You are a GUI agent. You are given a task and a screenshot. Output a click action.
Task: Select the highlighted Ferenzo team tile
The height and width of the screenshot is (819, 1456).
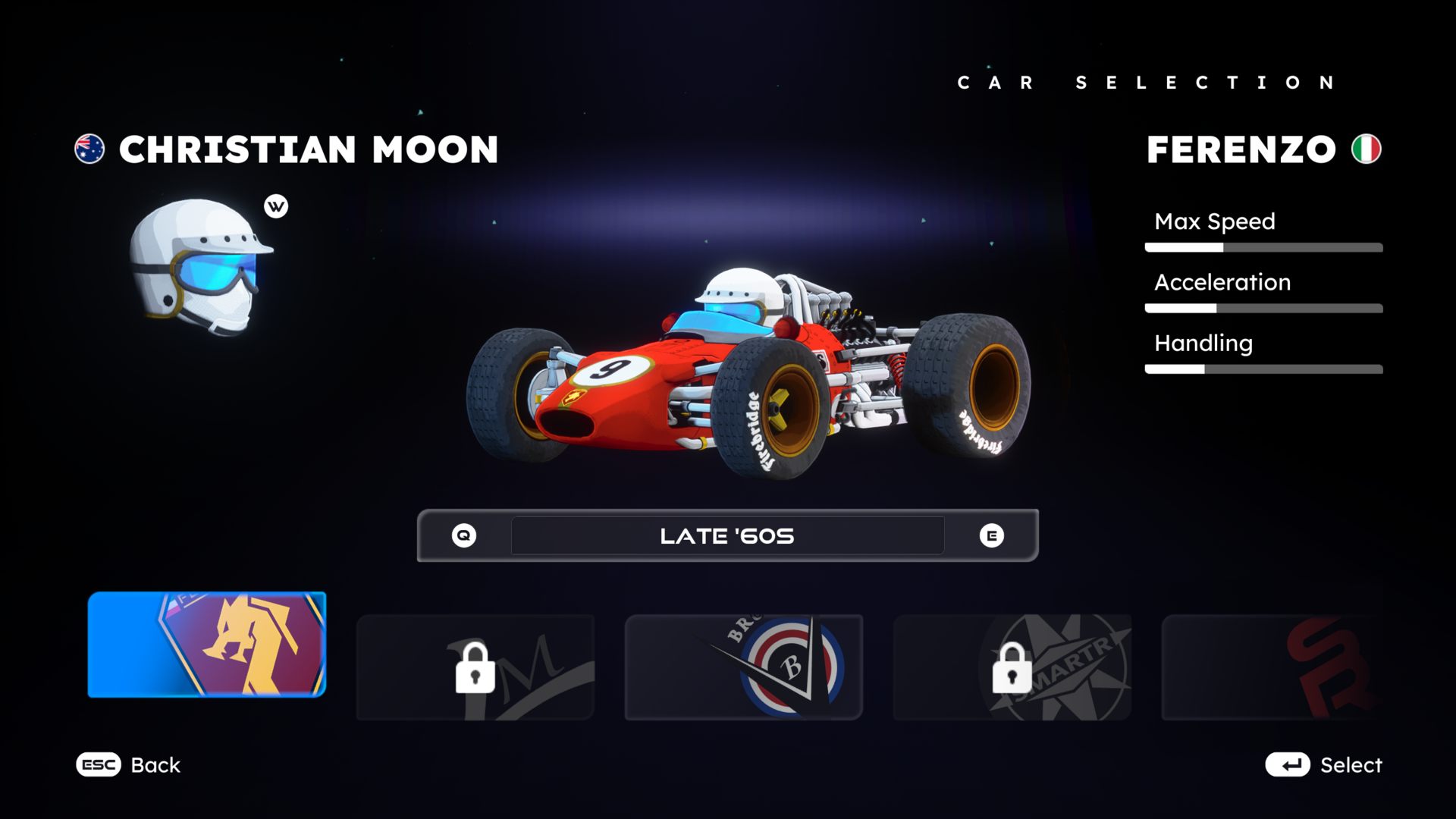(206, 645)
